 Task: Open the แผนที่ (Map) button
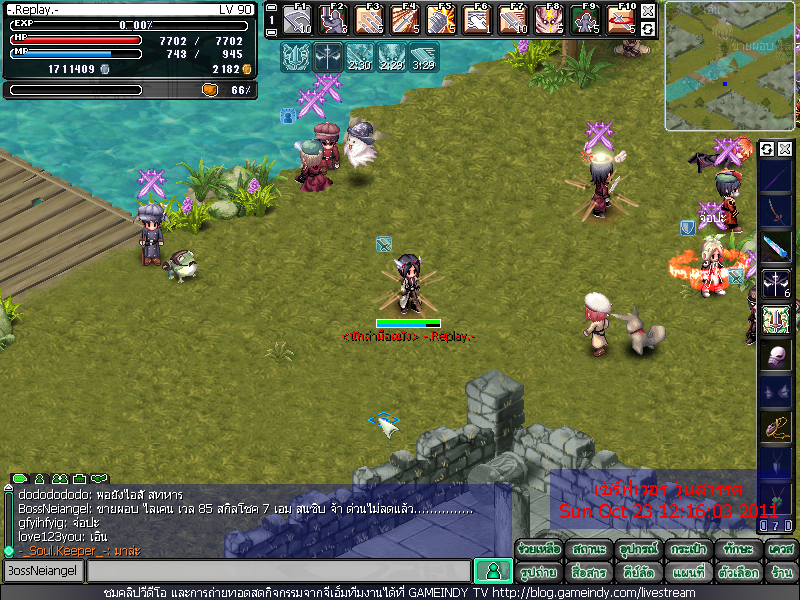pos(685,572)
